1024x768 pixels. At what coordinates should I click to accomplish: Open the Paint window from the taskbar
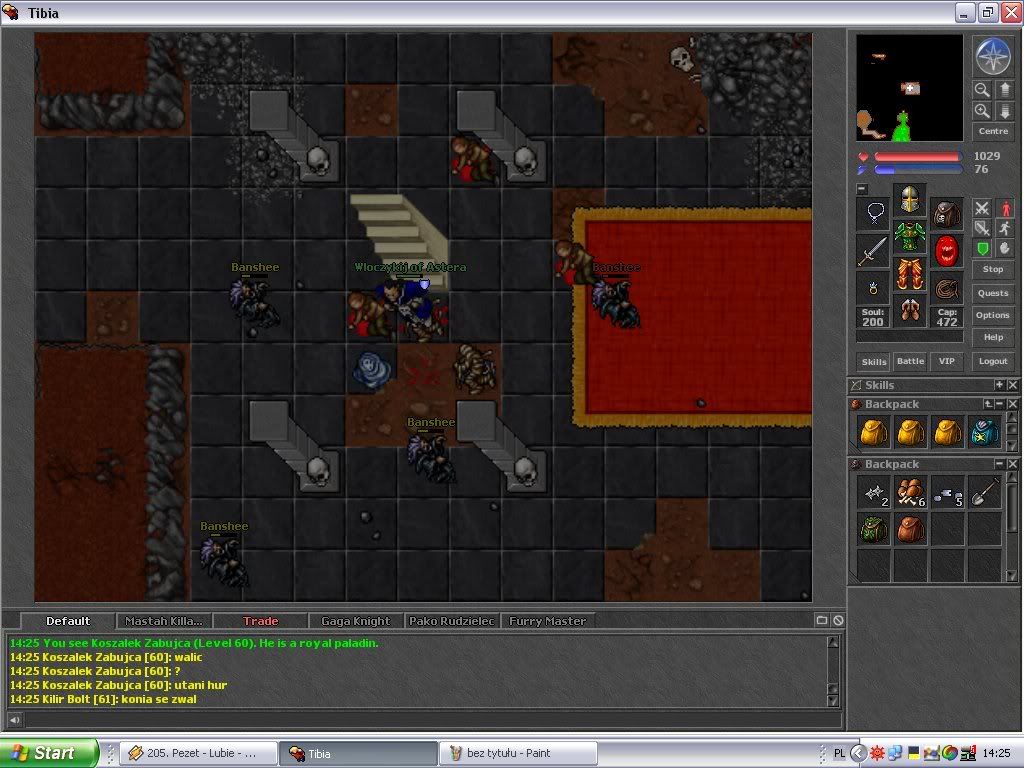518,753
